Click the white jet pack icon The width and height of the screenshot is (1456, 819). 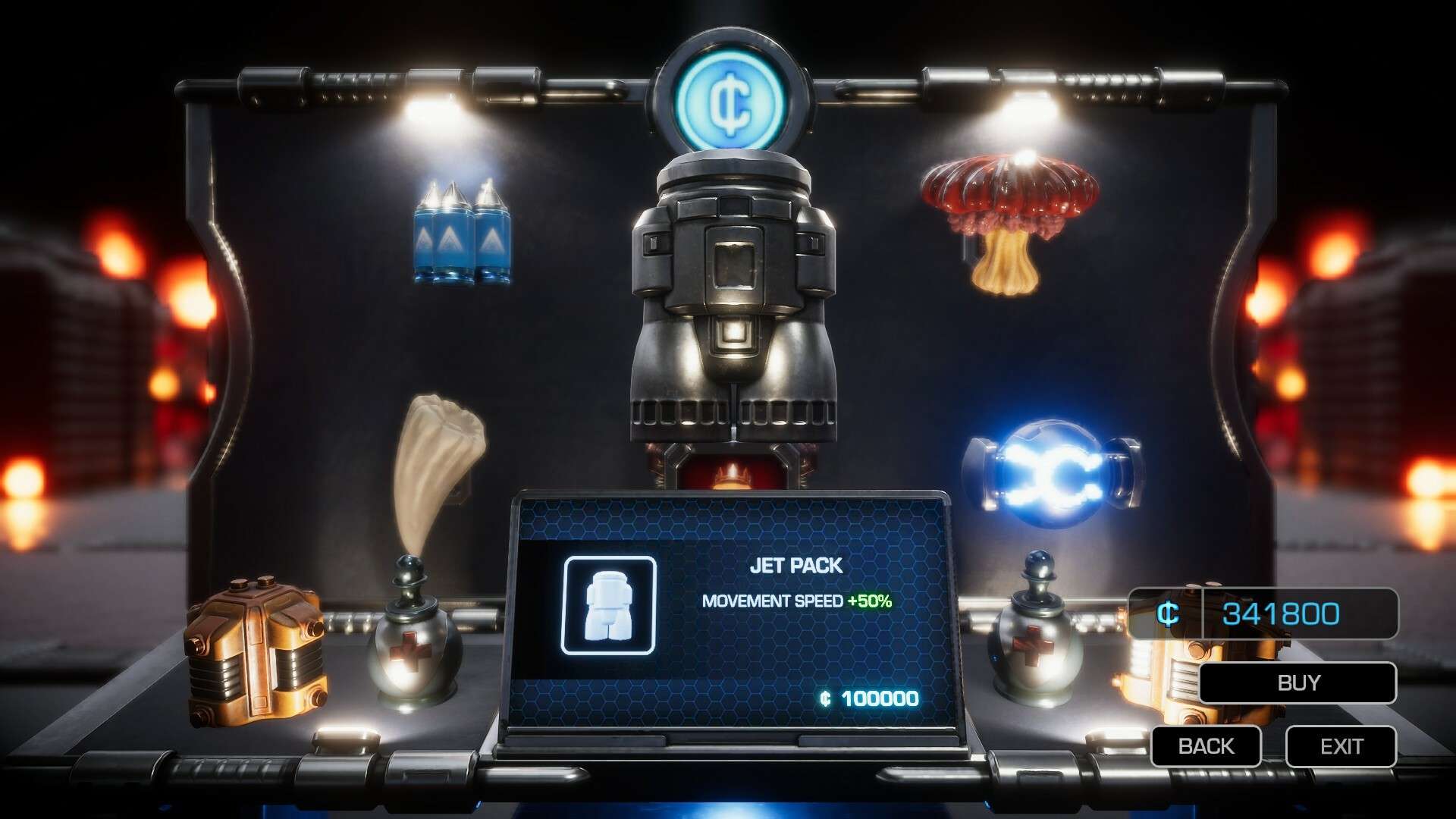608,605
